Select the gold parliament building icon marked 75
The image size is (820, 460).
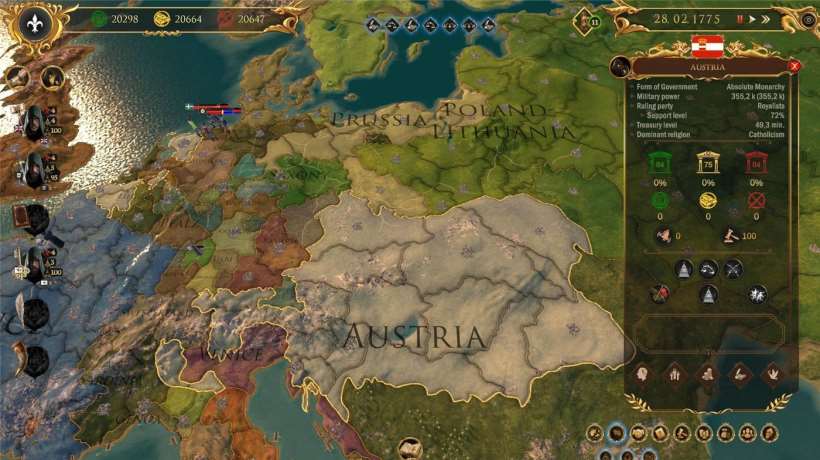(708, 164)
